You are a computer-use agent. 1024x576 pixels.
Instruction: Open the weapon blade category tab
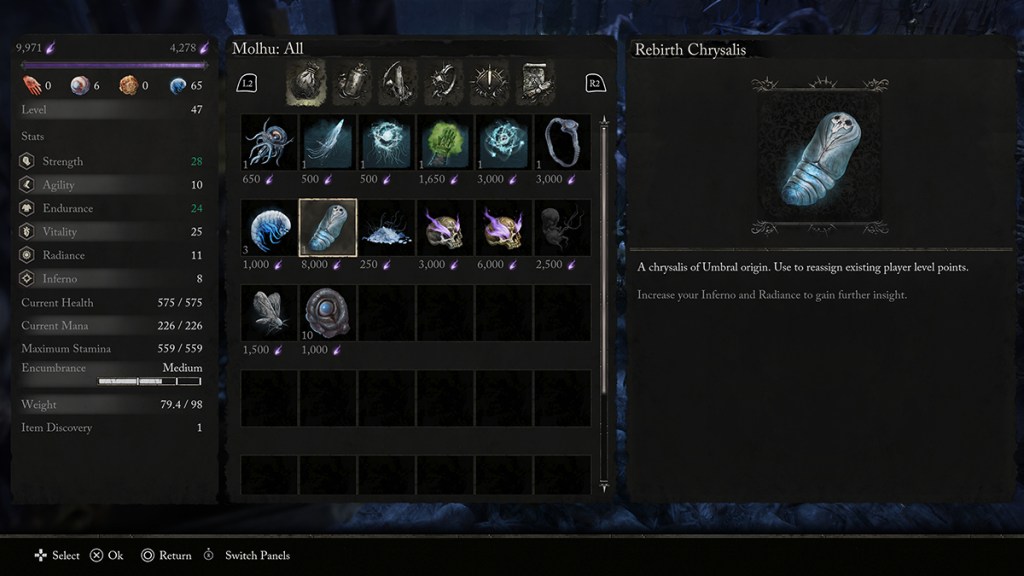click(x=398, y=83)
